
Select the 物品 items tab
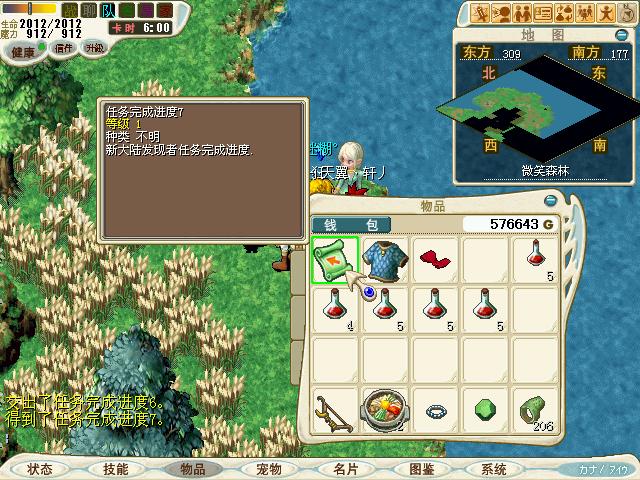[192, 468]
